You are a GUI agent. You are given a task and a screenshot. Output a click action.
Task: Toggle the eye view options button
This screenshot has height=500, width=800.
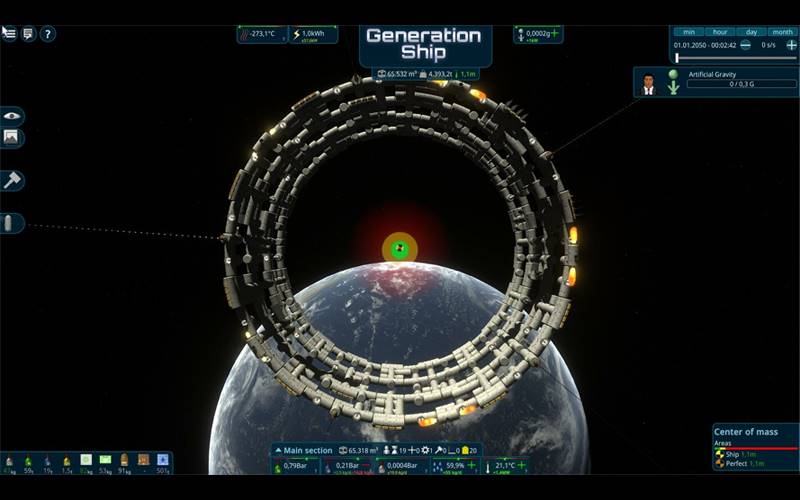[x=12, y=116]
